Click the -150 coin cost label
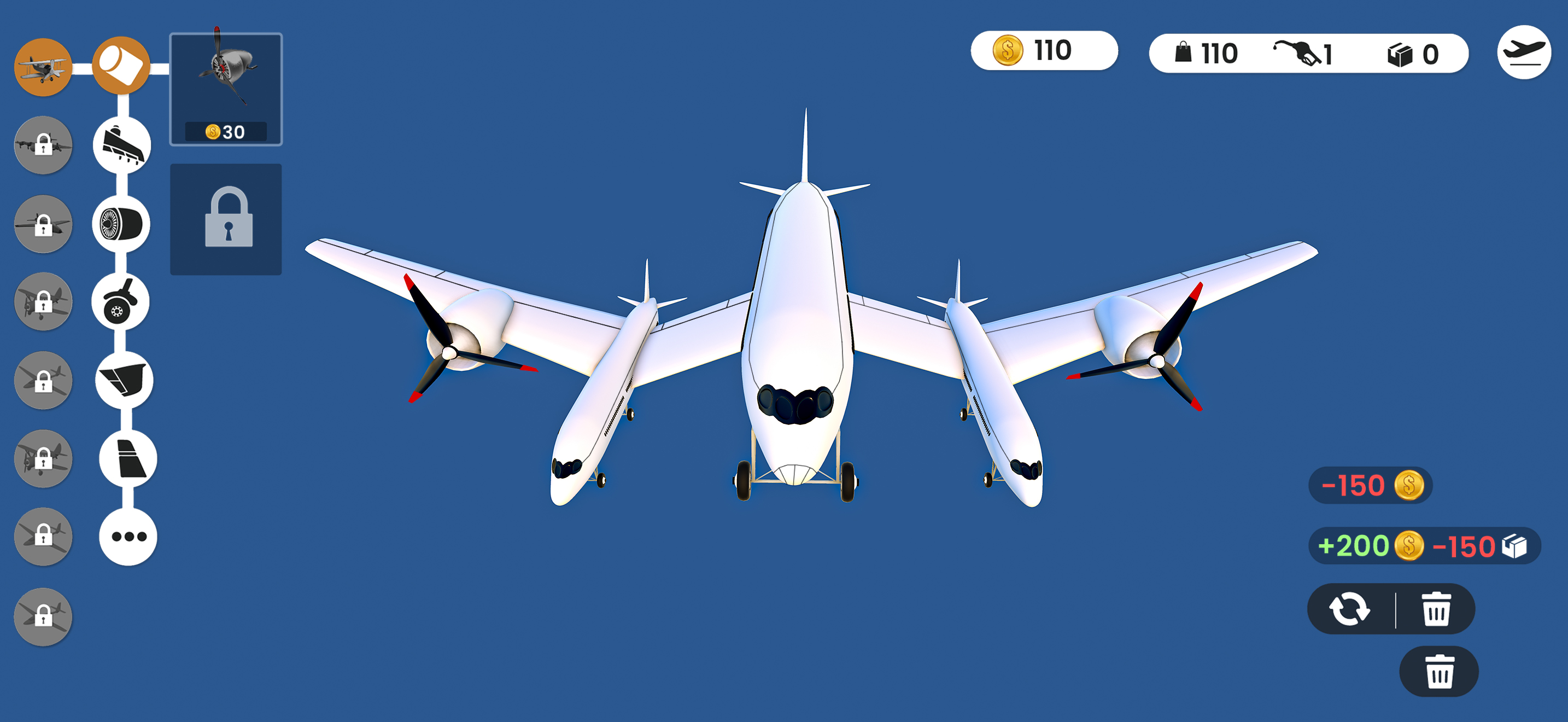This screenshot has height=722, width=1568. [1369, 485]
